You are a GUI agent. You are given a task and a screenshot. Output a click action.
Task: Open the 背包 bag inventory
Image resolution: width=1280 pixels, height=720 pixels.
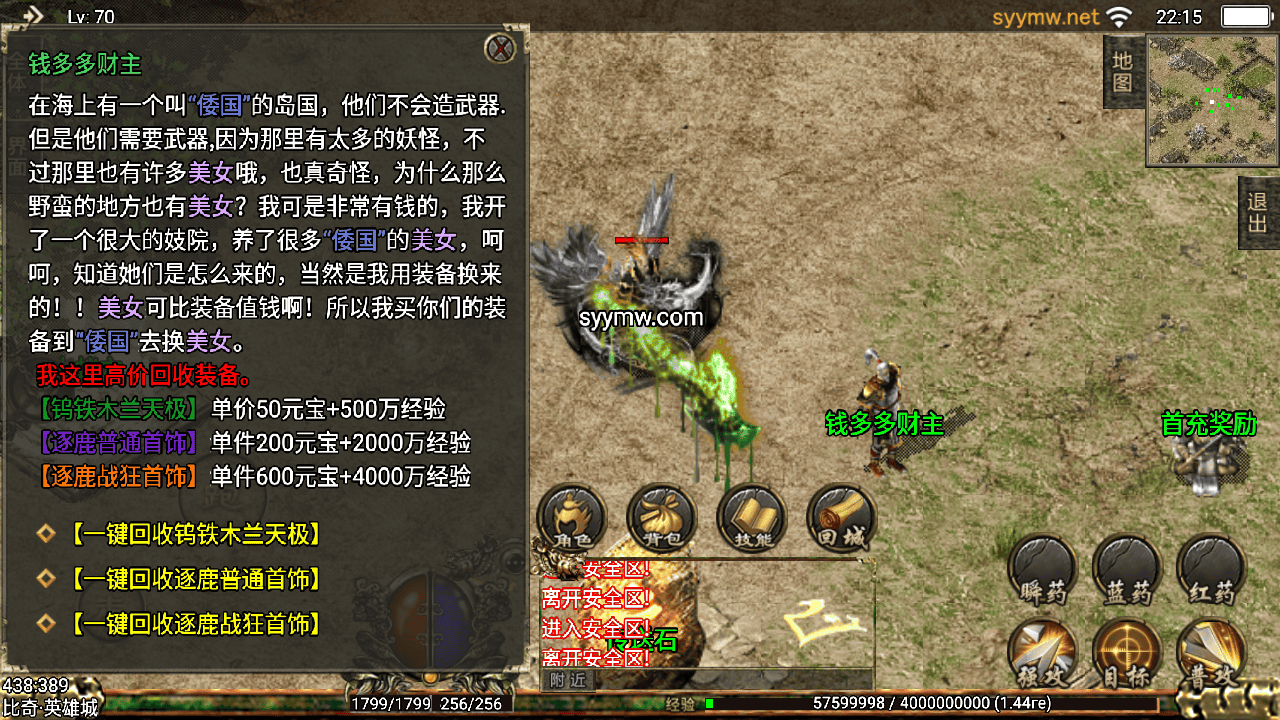click(661, 519)
